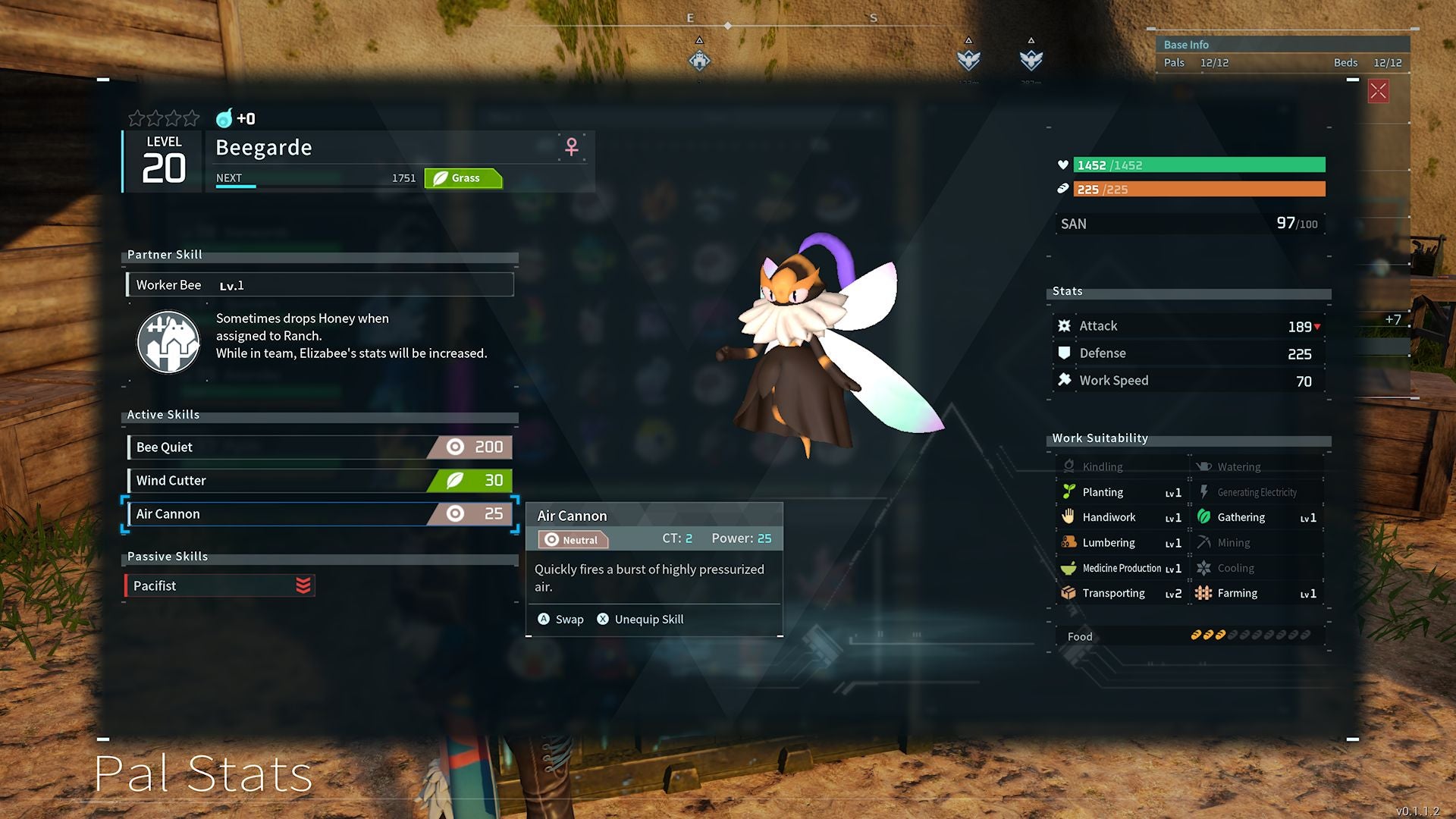The image size is (1456, 819).
Task: Click the Grass element type badge
Action: 463,178
